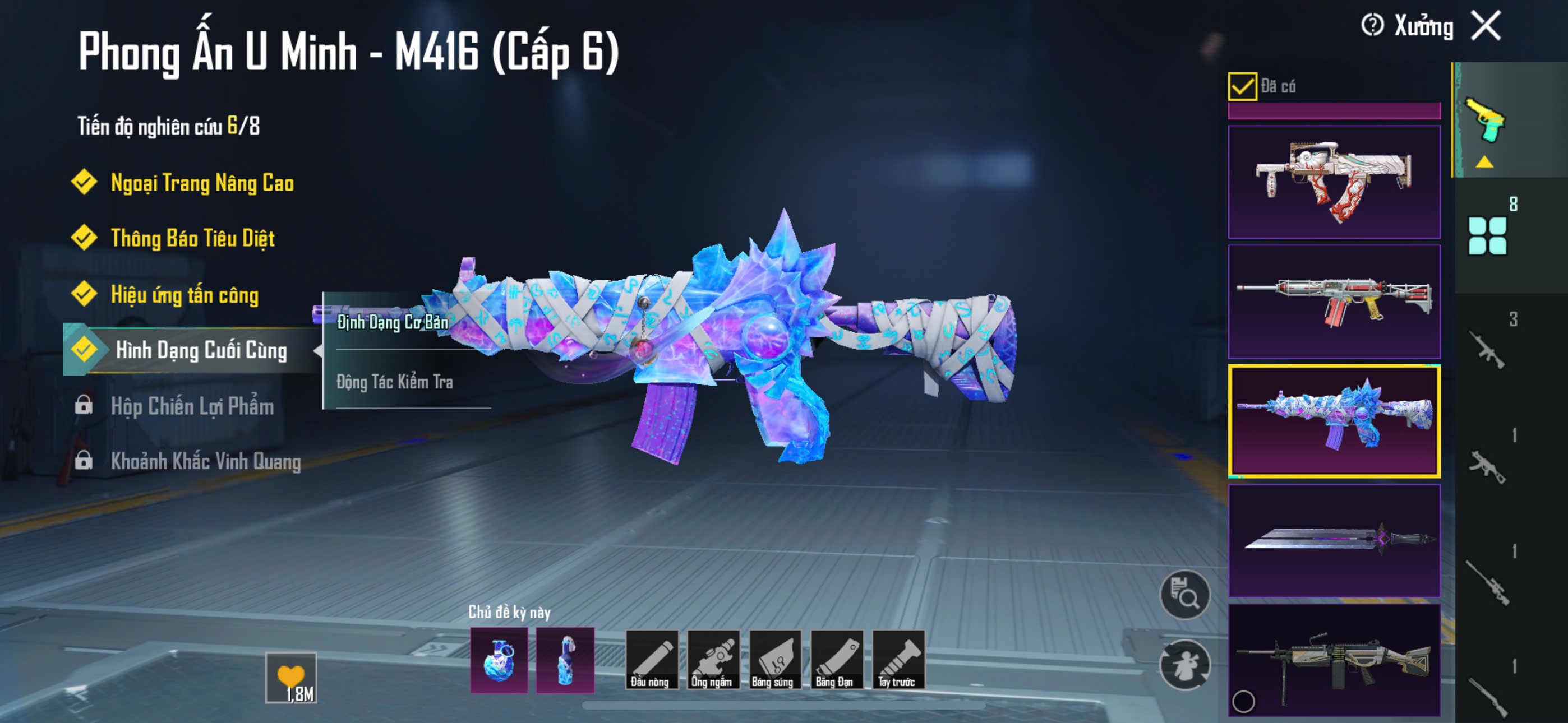1568x723 pixels.
Task: Select the themed grenade skin icon
Action: tap(499, 660)
